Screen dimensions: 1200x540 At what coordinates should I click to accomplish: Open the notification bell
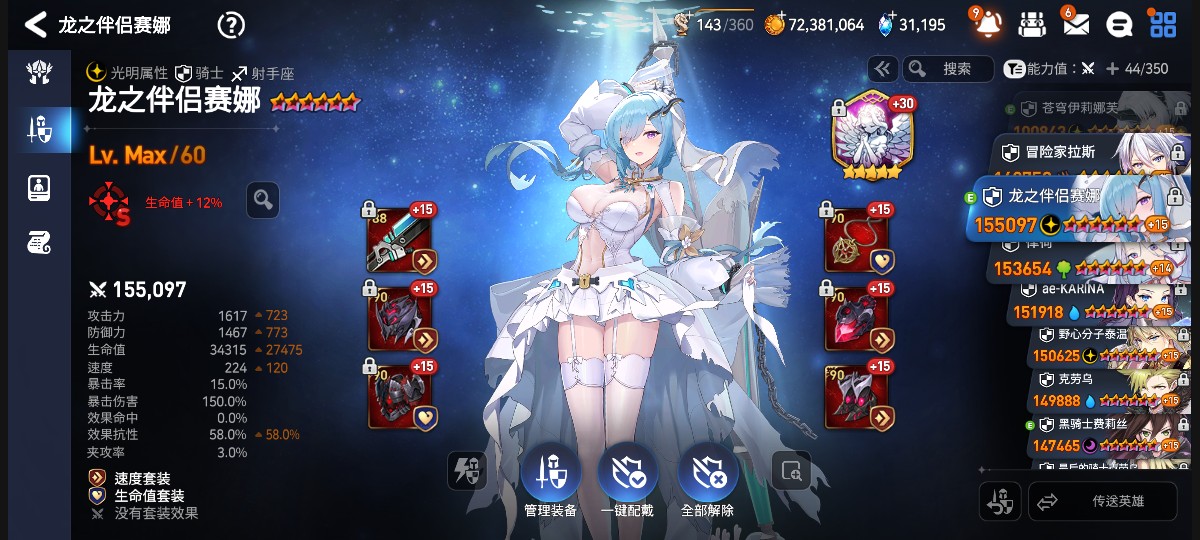point(988,25)
